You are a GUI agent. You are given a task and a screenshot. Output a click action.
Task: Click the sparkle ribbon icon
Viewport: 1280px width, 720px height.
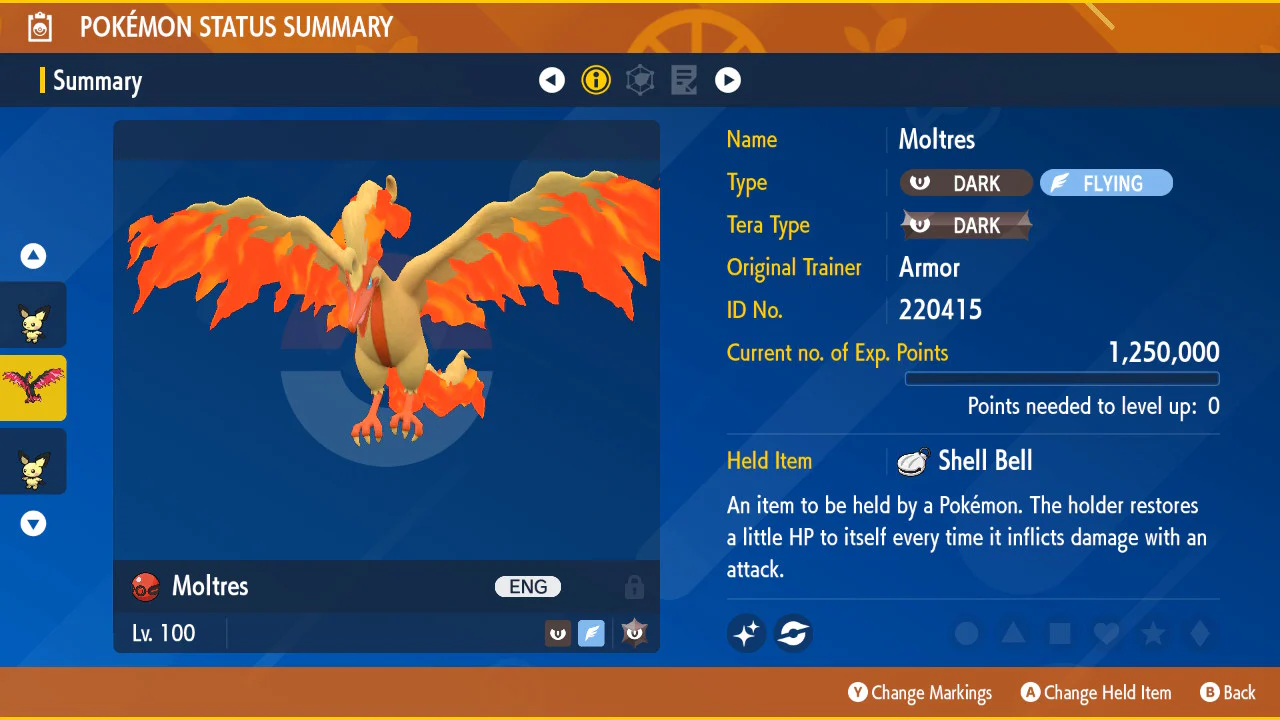tap(746, 633)
